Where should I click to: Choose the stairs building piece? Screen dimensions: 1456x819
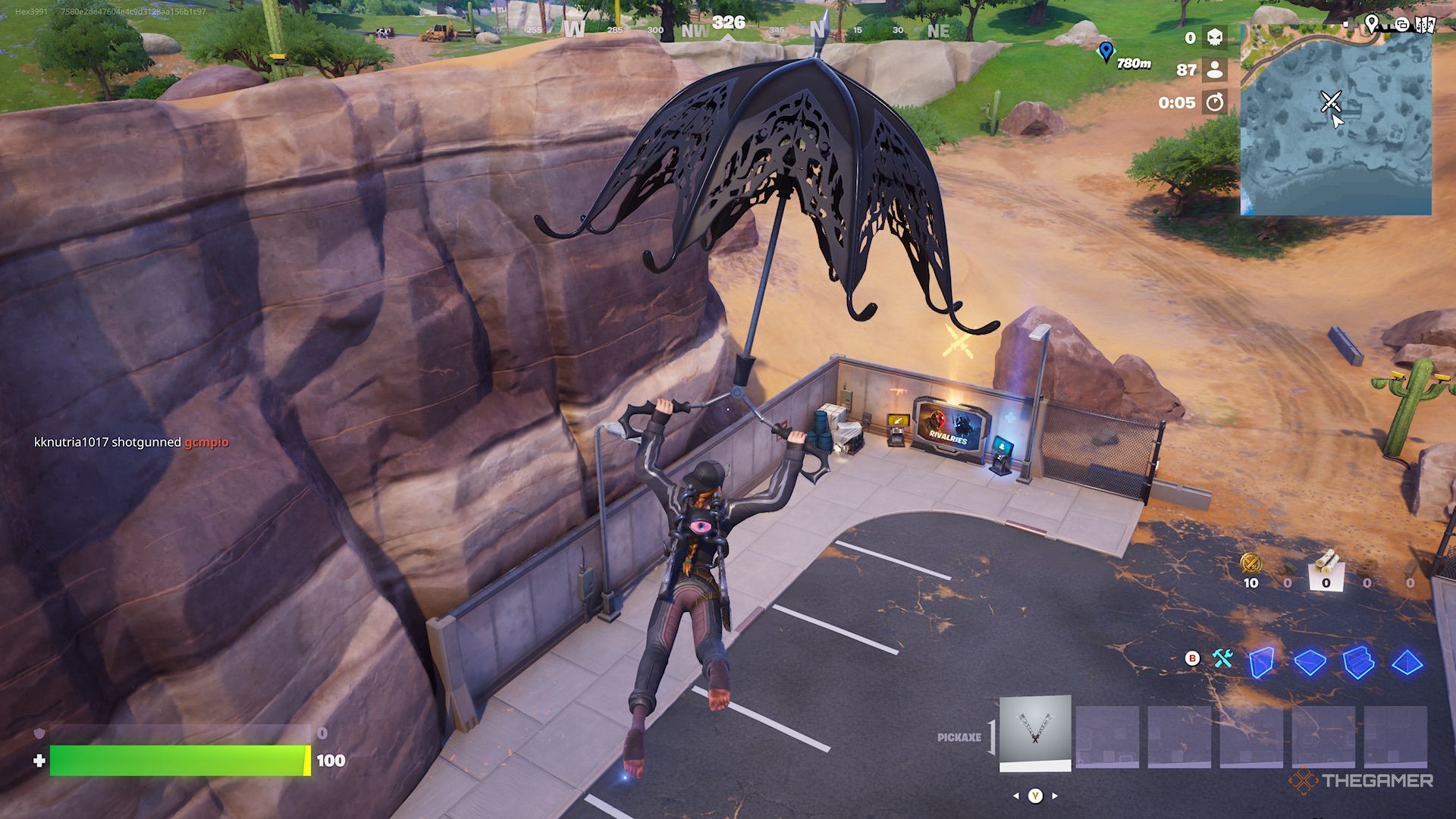[x=1358, y=661]
